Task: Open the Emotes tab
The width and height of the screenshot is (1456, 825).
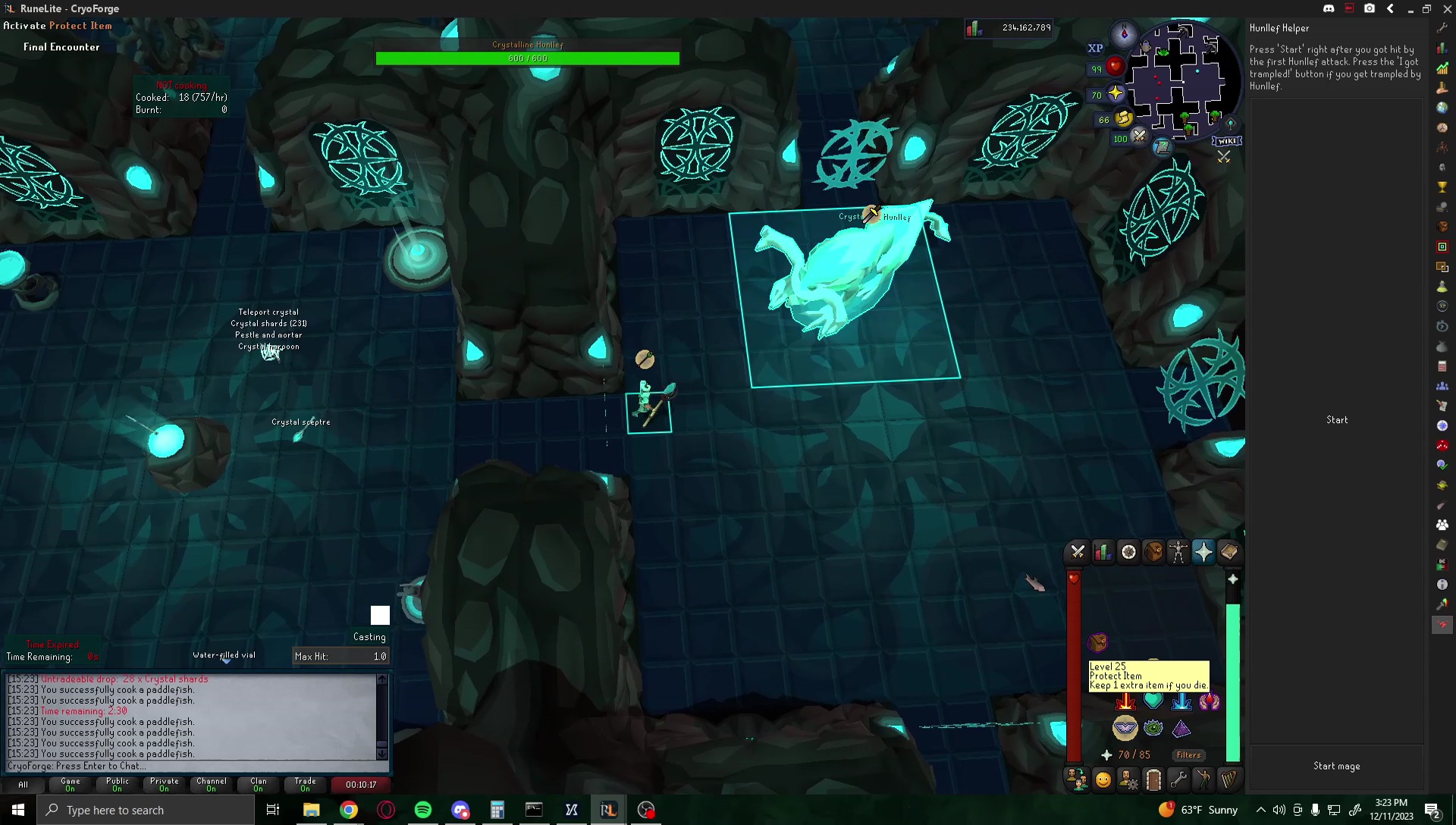Action: [x=1204, y=779]
